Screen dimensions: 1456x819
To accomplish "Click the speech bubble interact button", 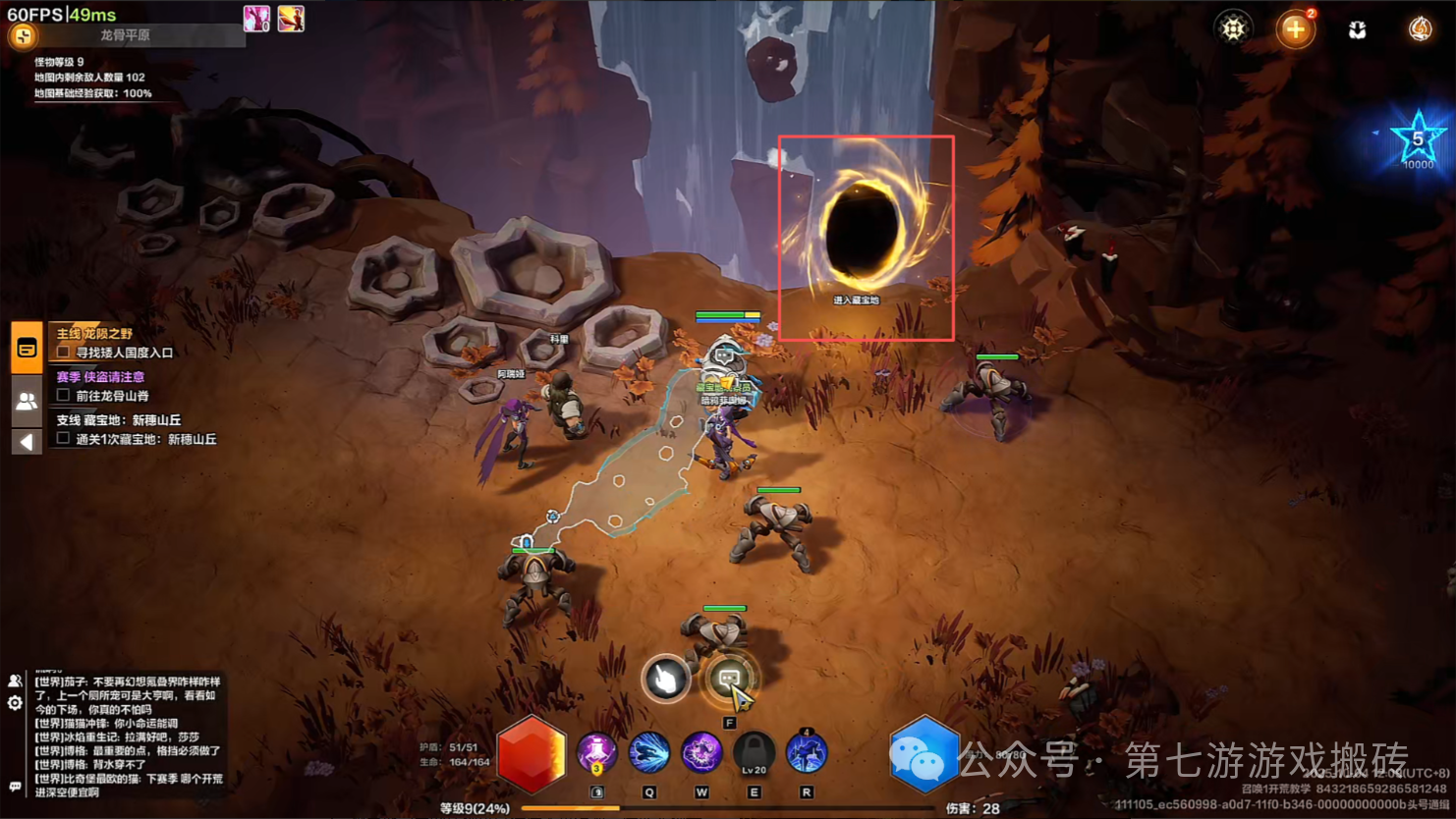I will coord(729,678).
